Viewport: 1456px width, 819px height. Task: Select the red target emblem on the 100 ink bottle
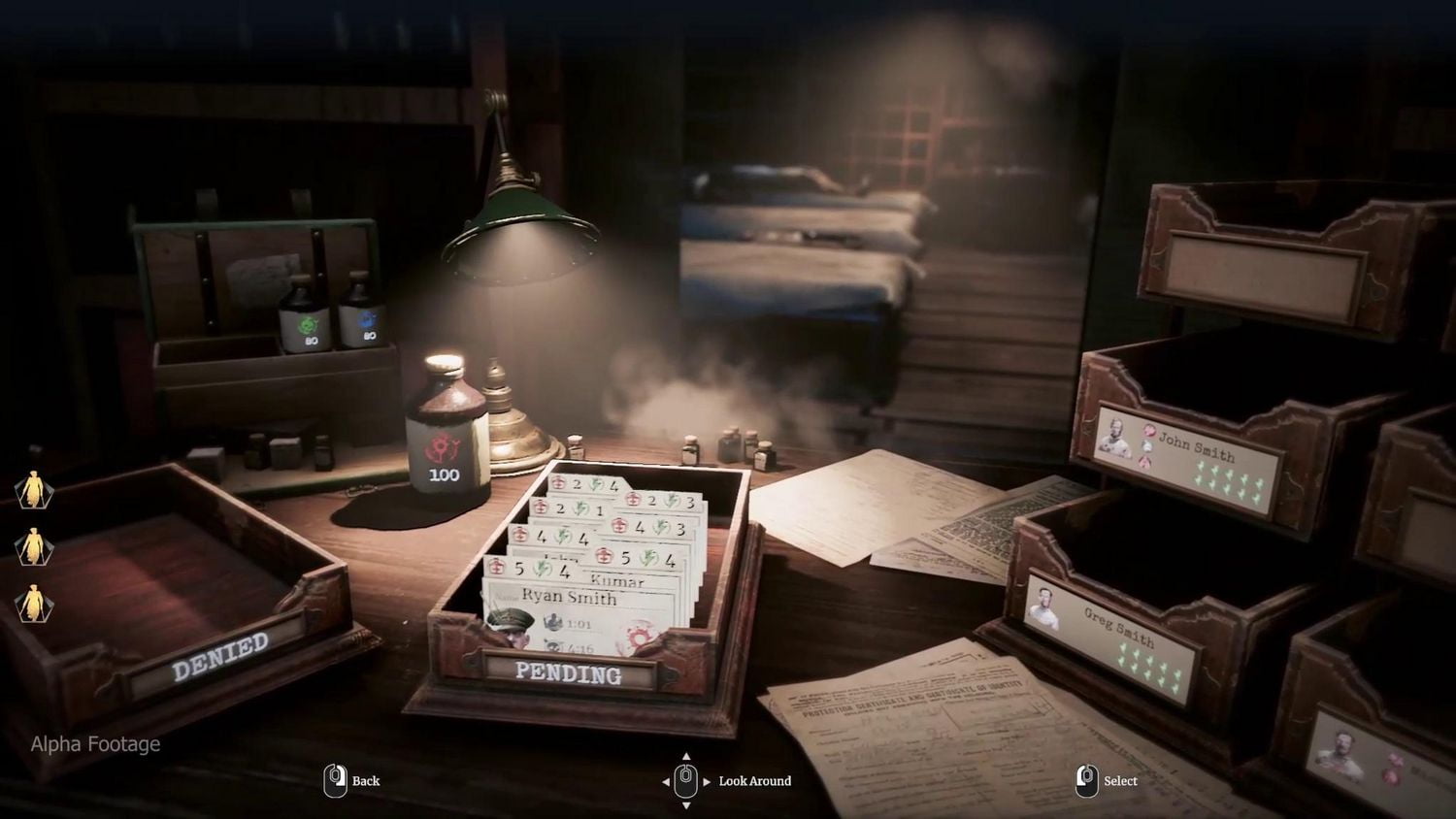[446, 448]
